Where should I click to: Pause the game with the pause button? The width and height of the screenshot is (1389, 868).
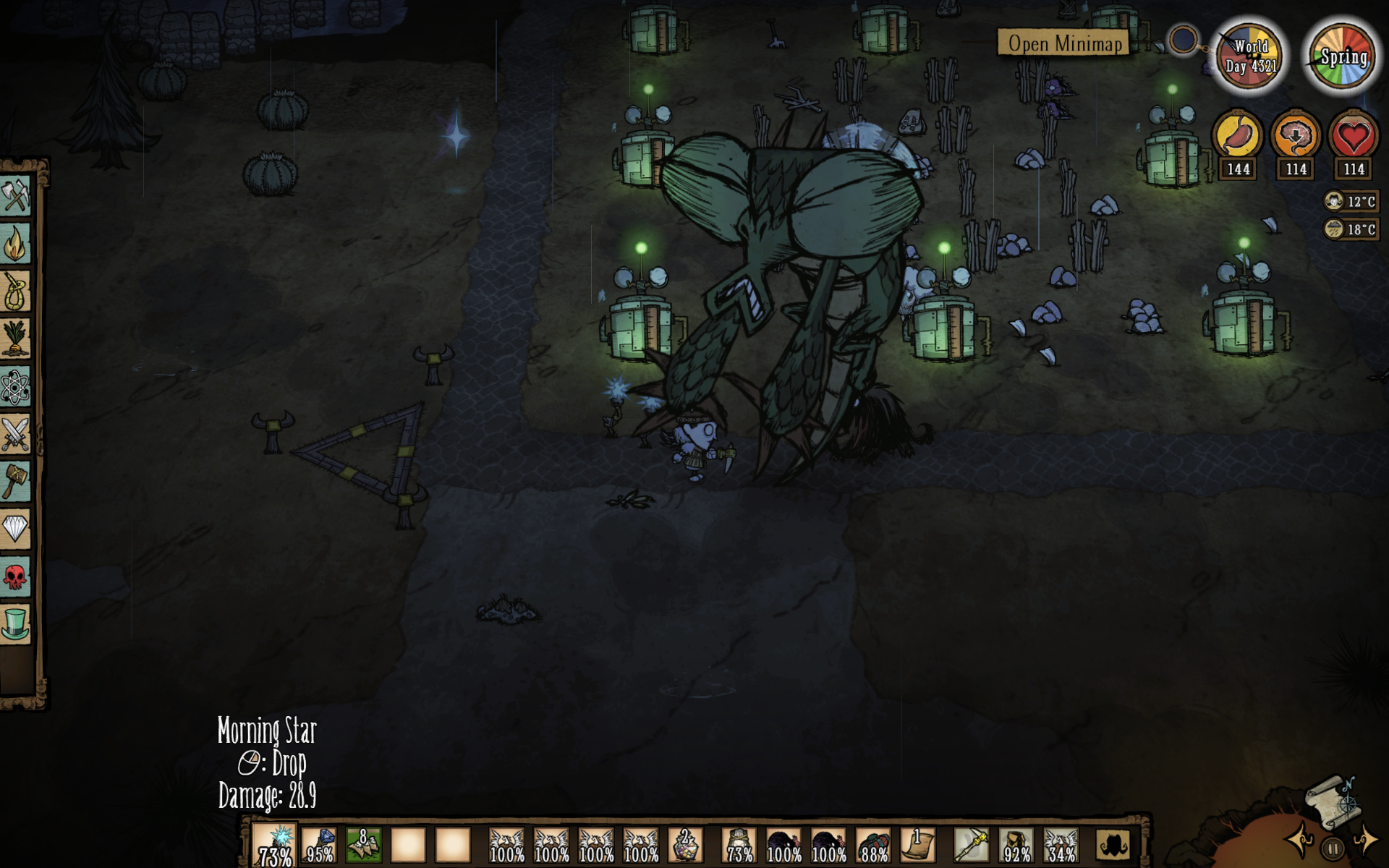coord(1333,847)
